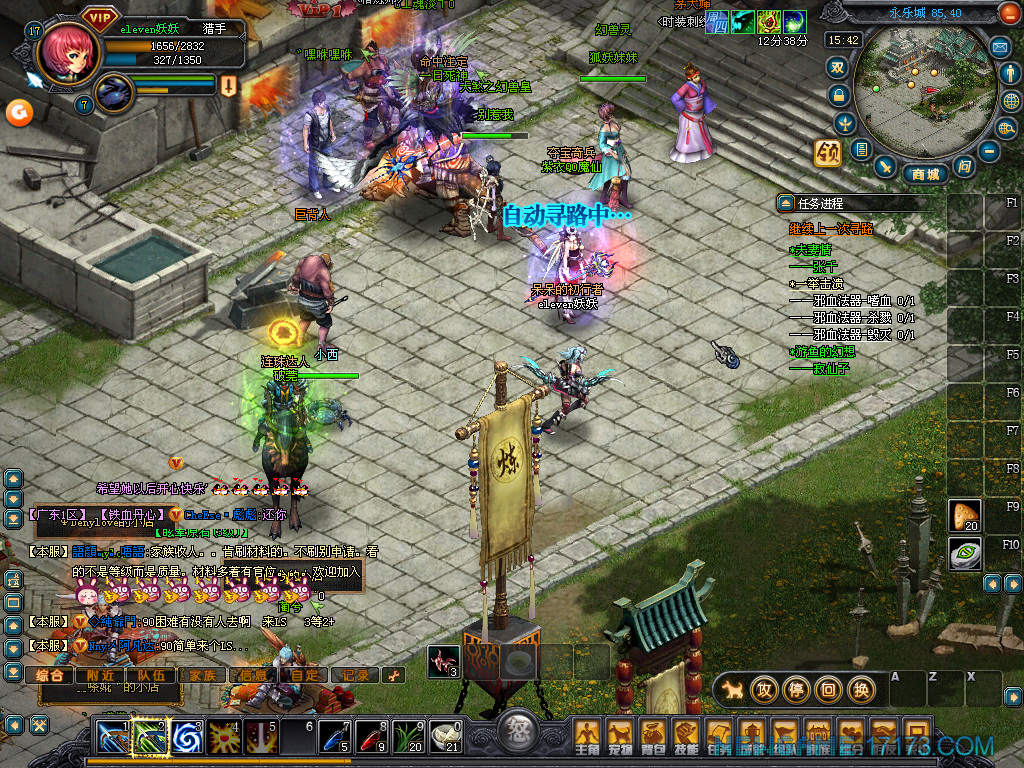Viewport: 1024px width, 768px height.
Task: Activate the blue swirl skill slot 3
Action: (x=187, y=737)
